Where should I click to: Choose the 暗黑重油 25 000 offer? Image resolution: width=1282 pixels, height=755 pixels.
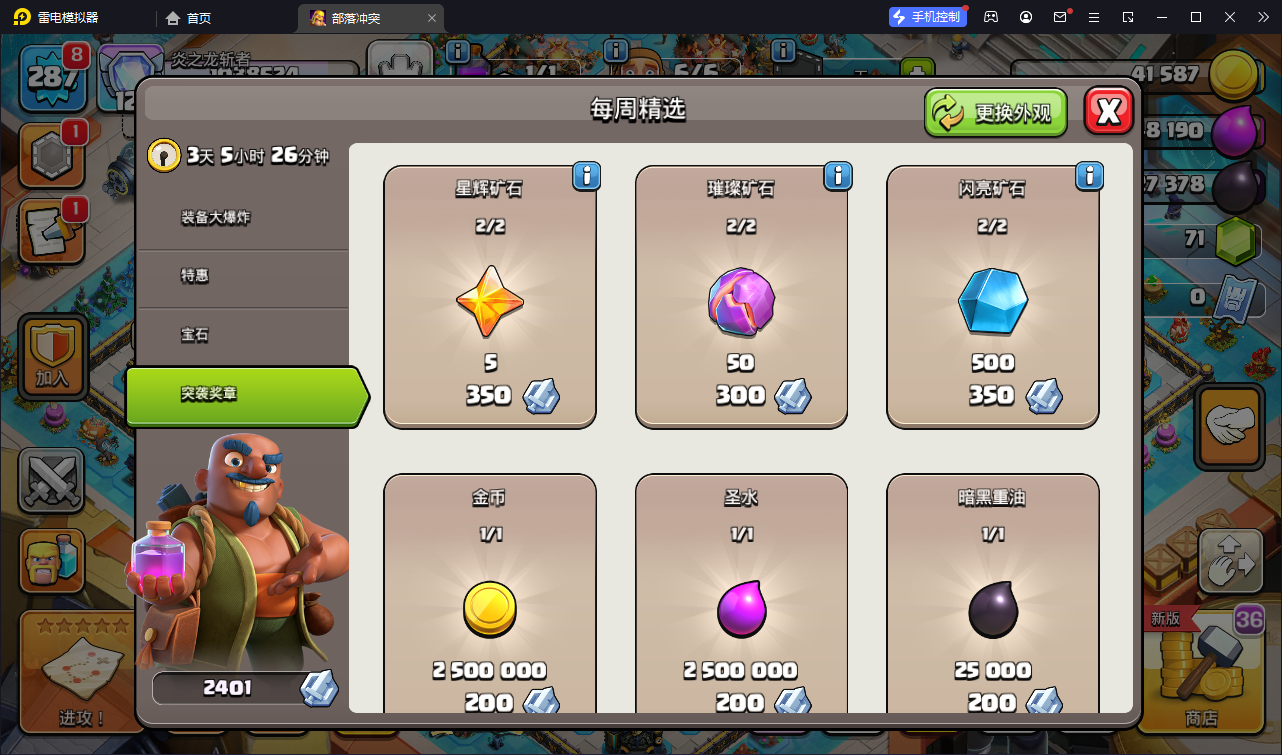[993, 600]
